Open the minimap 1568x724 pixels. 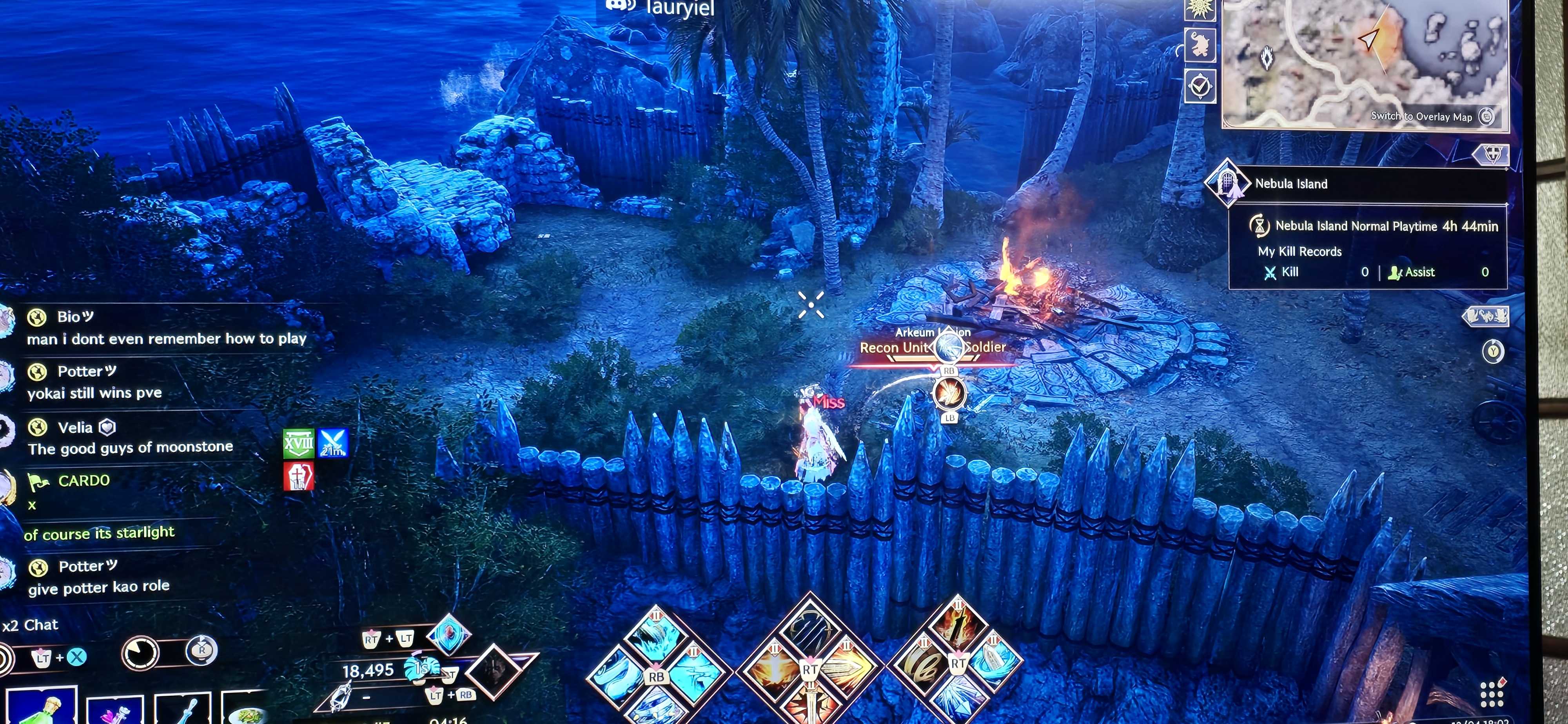pyautogui.click(x=1363, y=61)
